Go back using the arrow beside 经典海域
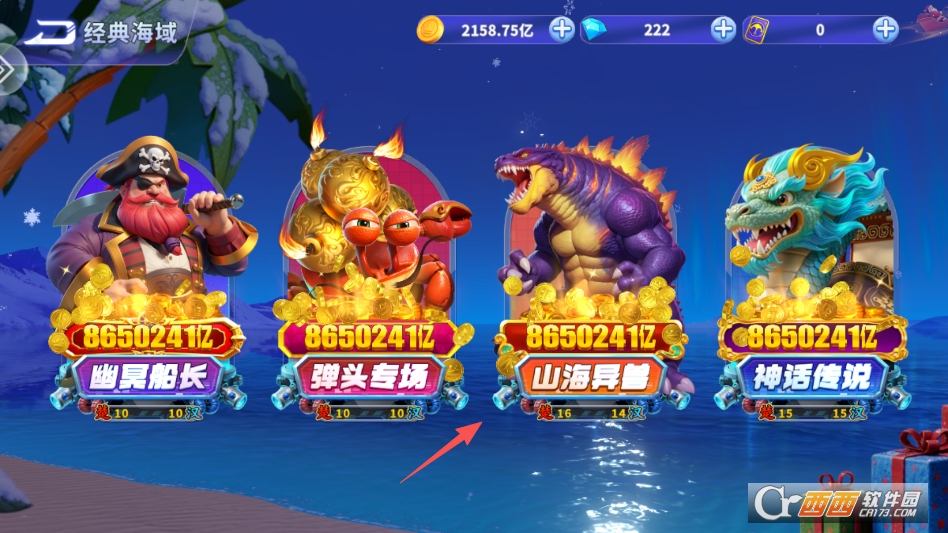Viewport: 948px width, 533px height. pos(50,33)
